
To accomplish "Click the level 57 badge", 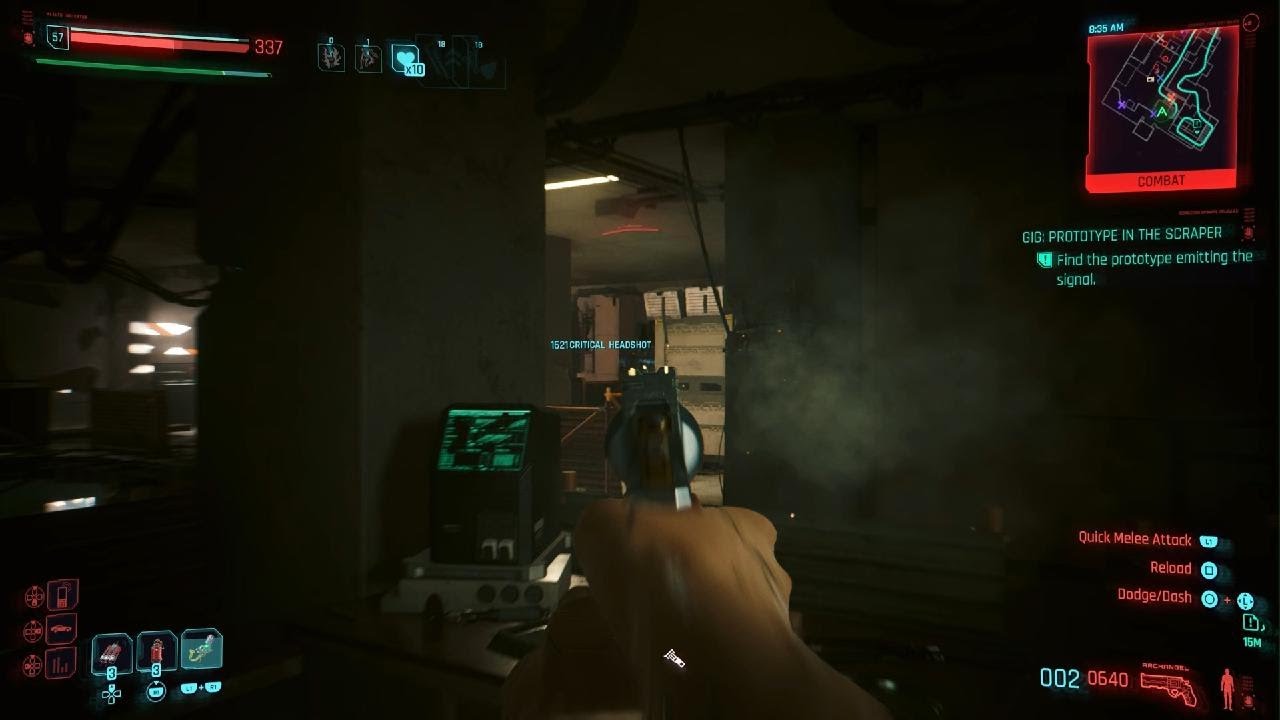I will click(x=57, y=37).
